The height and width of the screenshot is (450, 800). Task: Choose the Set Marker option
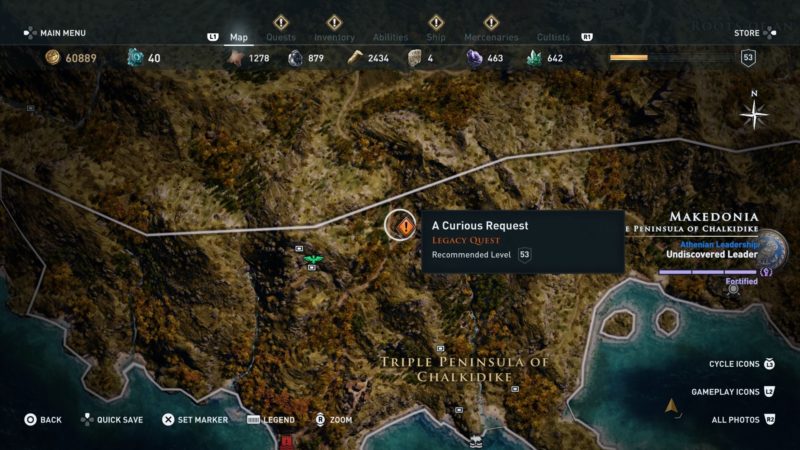[195, 420]
